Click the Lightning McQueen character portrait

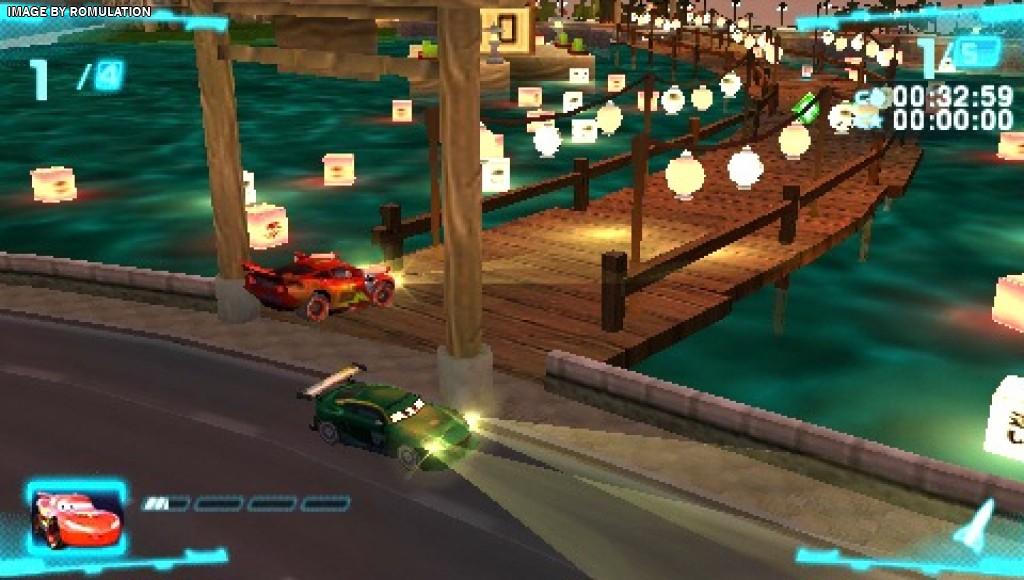point(76,517)
